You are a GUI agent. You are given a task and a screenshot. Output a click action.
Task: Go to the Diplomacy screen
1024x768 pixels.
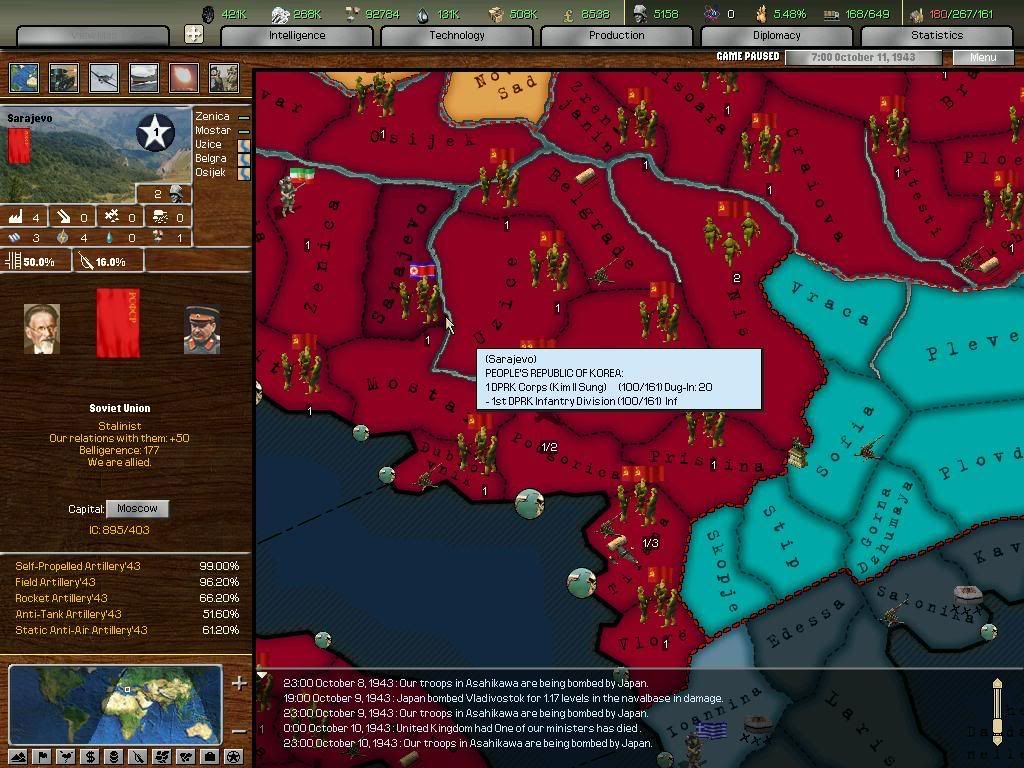point(776,35)
